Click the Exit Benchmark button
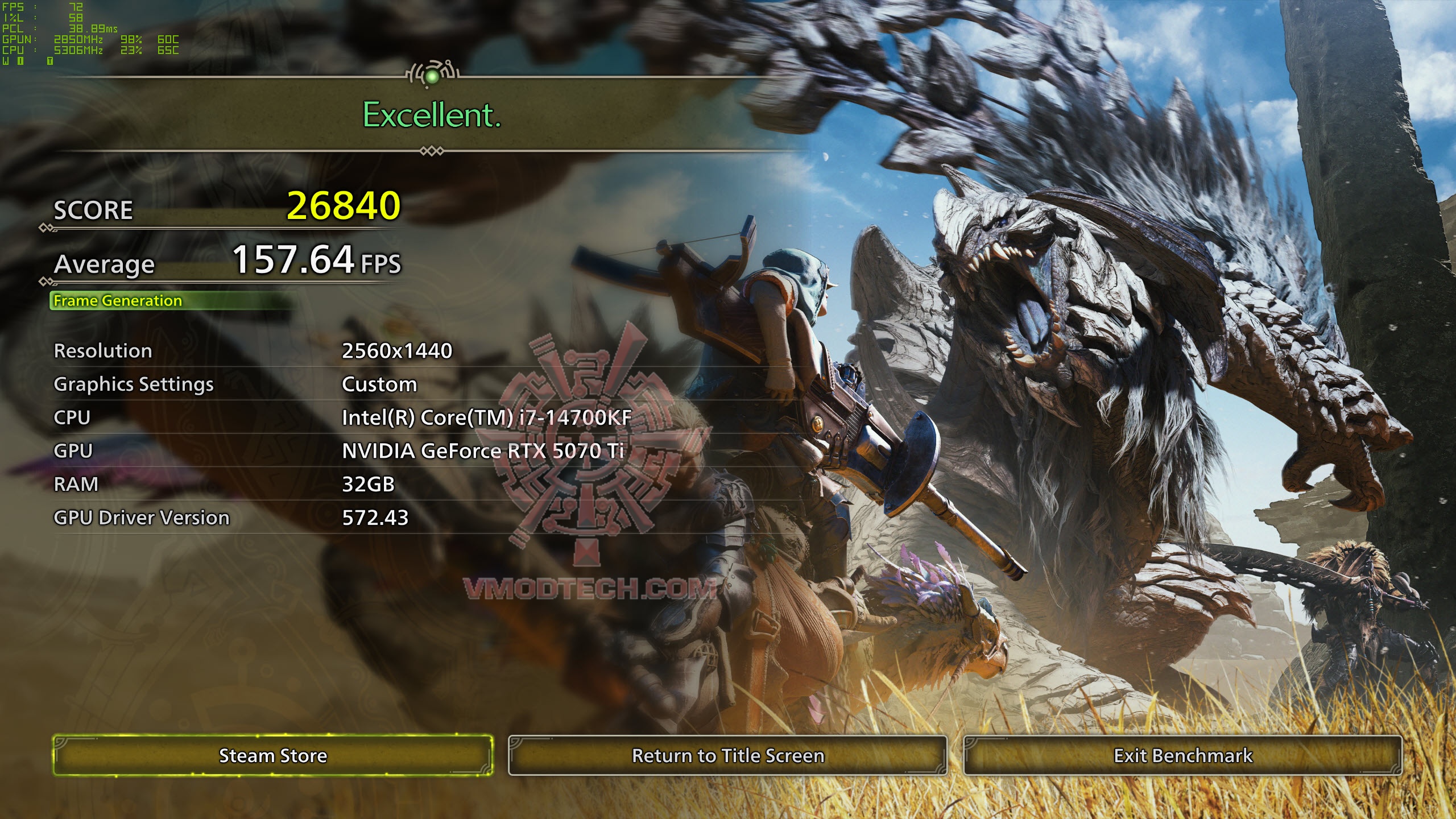This screenshot has height=819, width=1456. (1182, 755)
